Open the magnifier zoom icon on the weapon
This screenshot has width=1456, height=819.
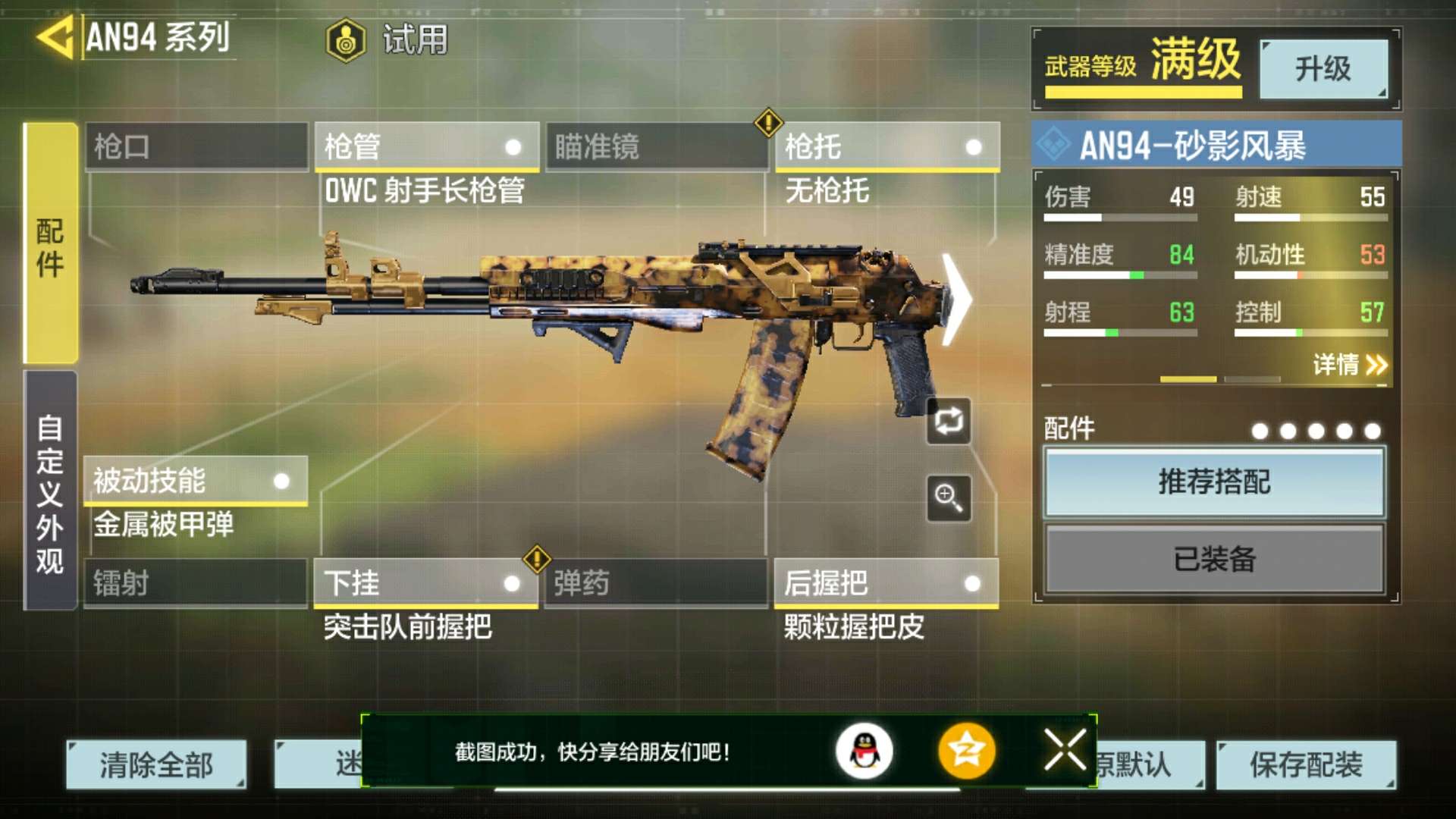coord(949,497)
